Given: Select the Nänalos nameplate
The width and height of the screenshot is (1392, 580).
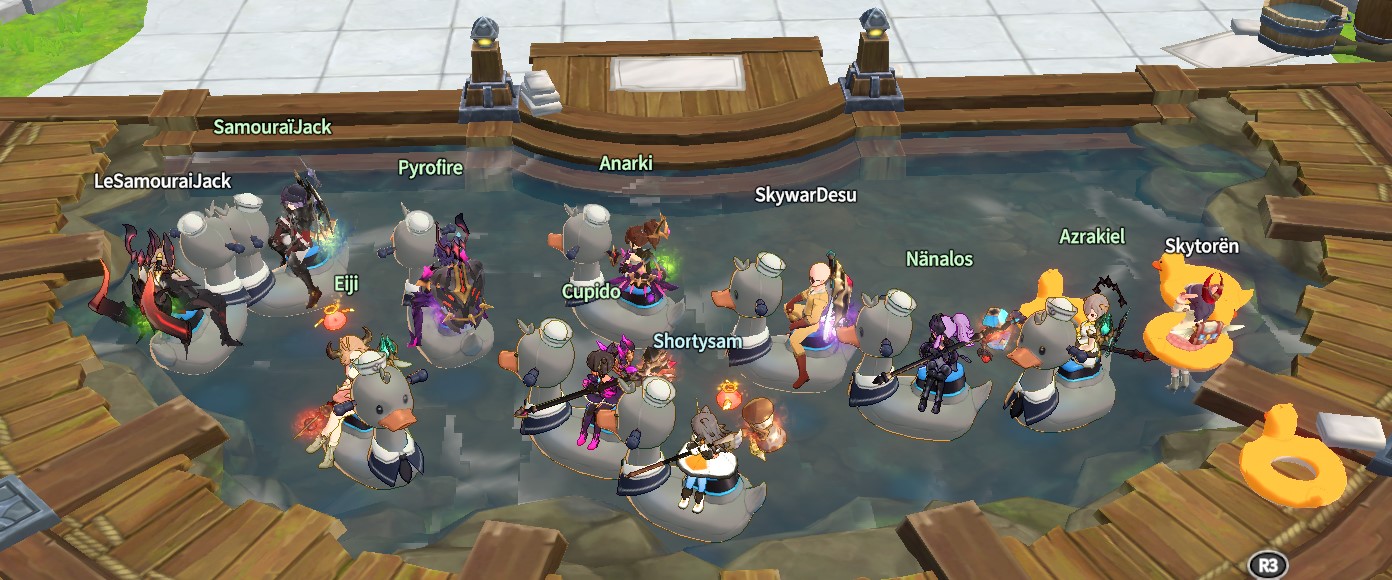Looking at the screenshot, I should [x=939, y=259].
